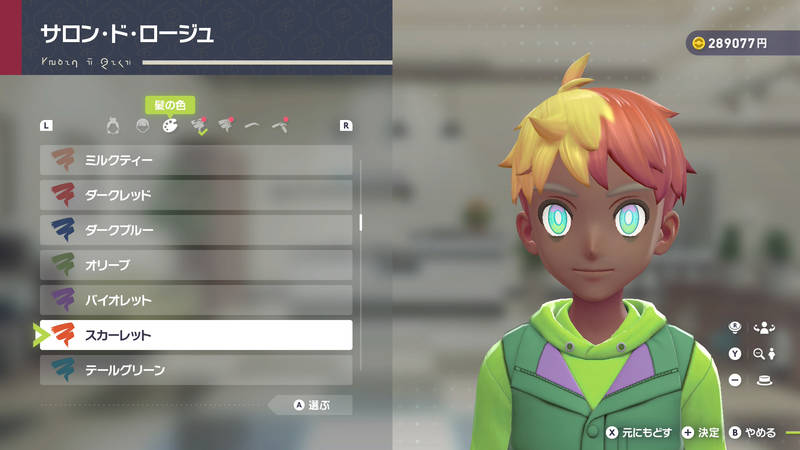Switch to the tab marked with green checkmark
Viewport: 800px width, 450px height.
tap(198, 126)
